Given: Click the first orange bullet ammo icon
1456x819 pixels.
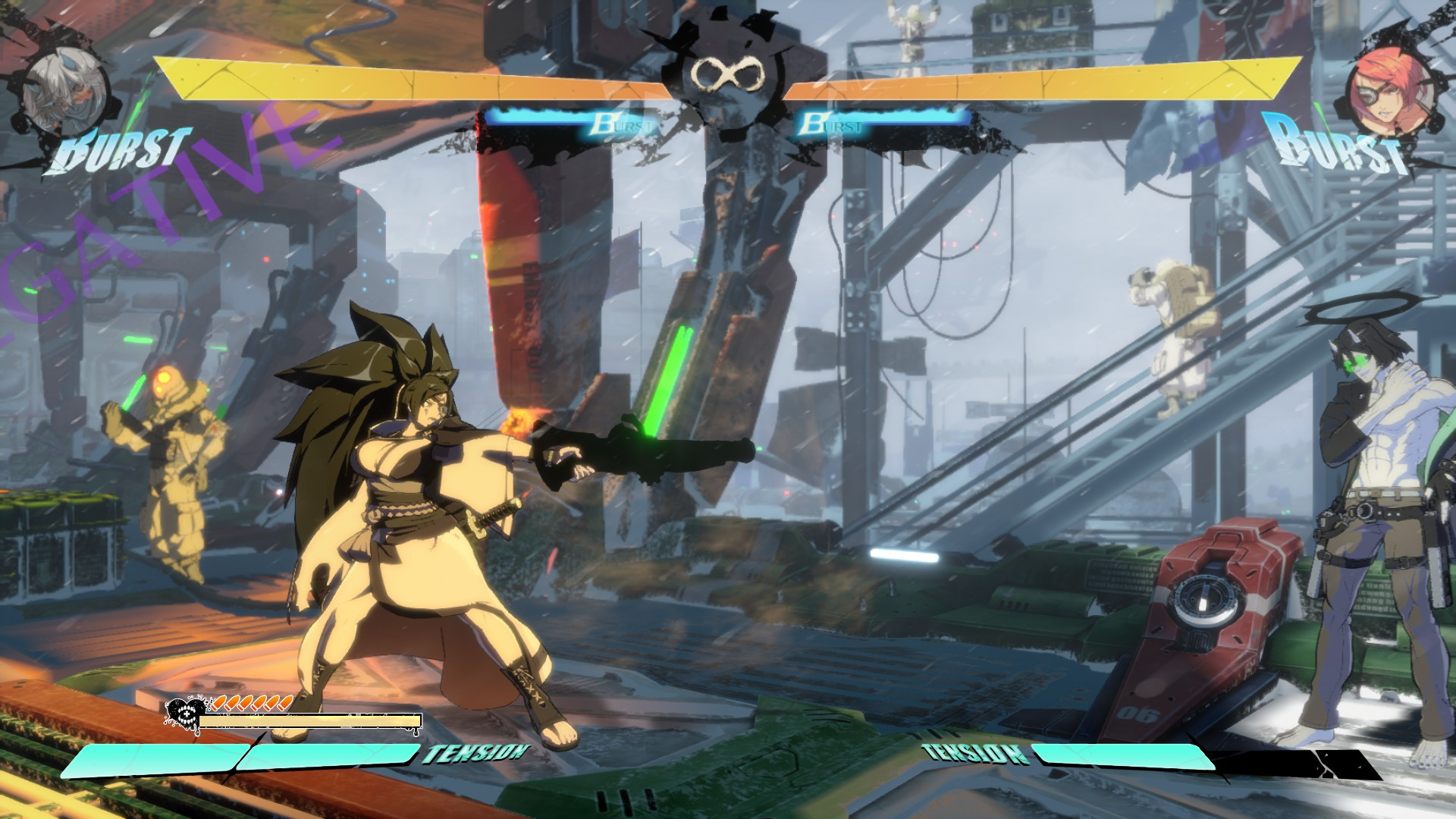Looking at the screenshot, I should tap(219, 704).
